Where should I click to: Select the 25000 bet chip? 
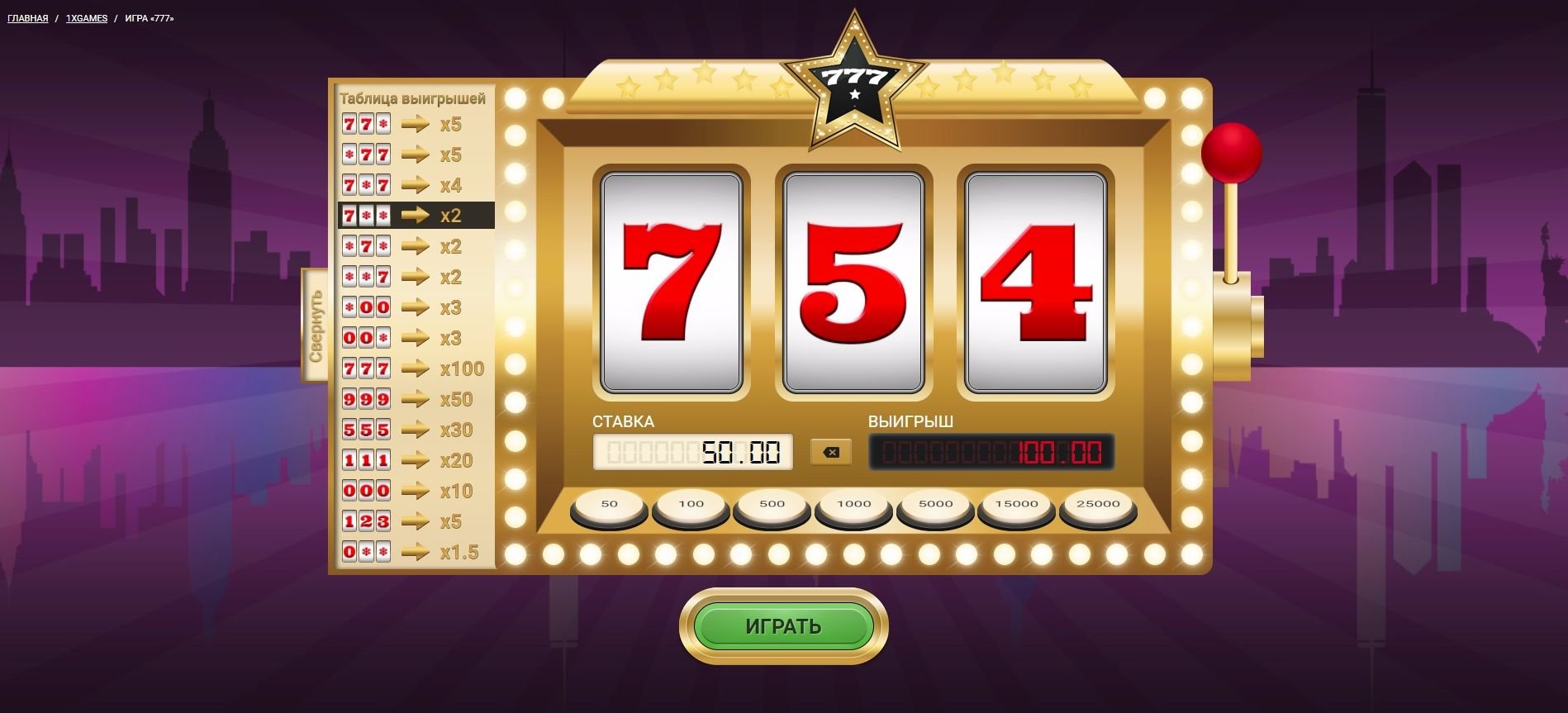(1098, 504)
